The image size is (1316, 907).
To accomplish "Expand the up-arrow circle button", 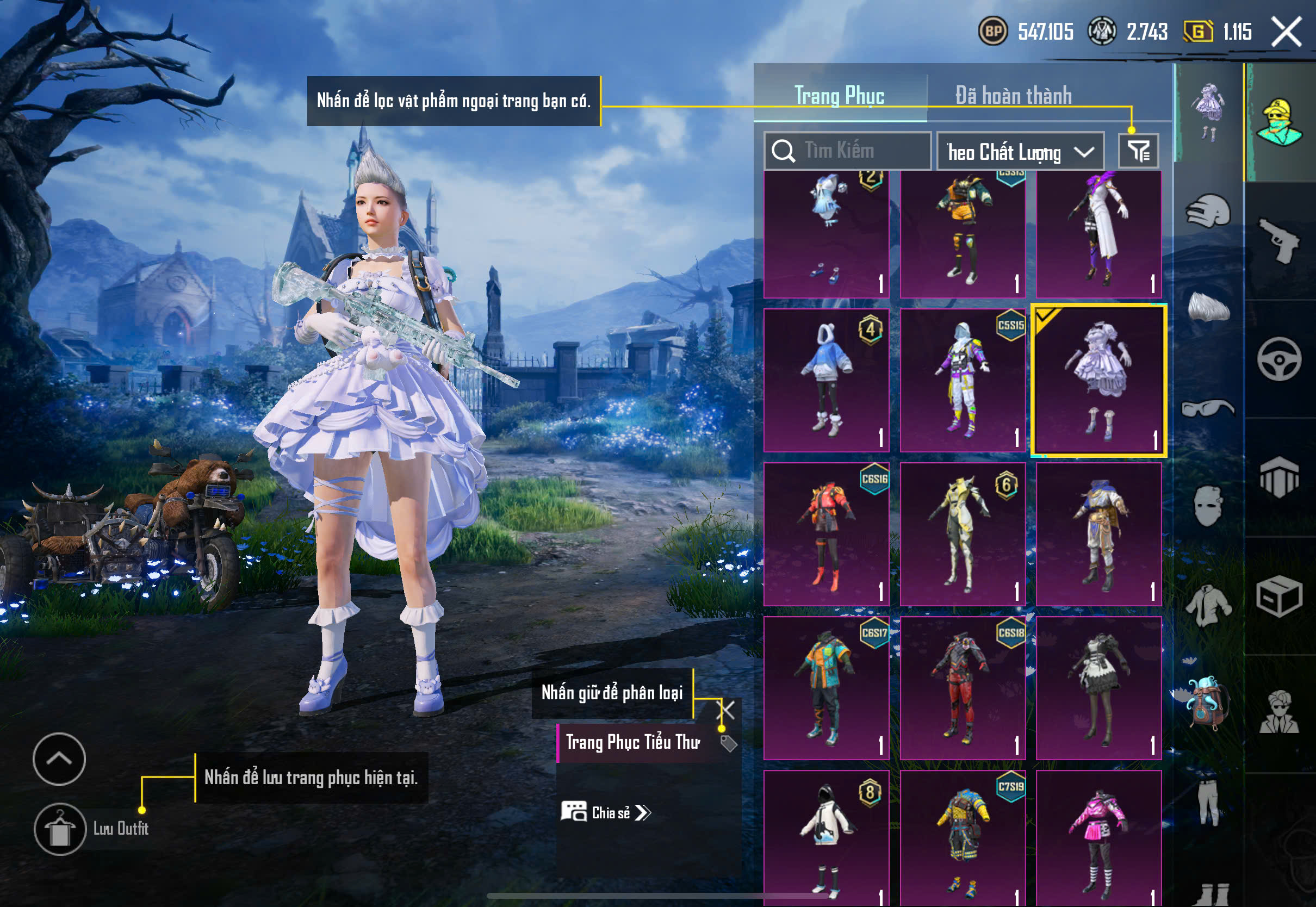I will click(x=59, y=759).
